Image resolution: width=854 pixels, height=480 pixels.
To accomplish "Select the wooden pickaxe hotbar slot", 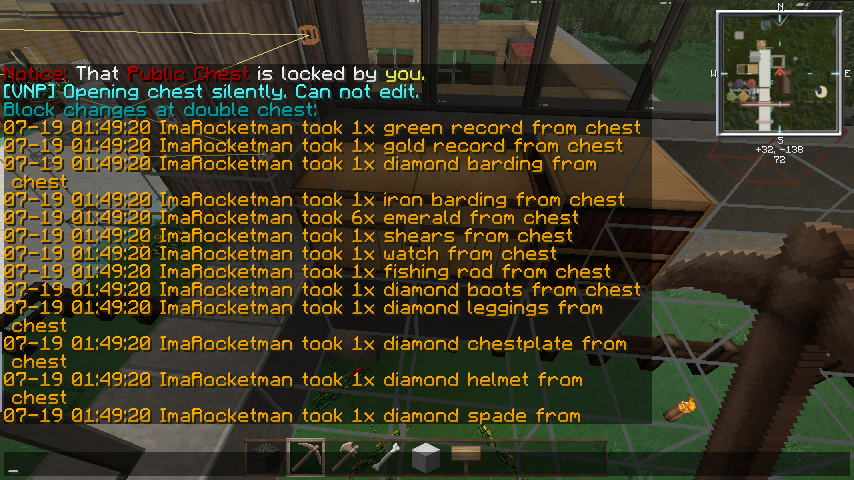I will pyautogui.click(x=306, y=458).
